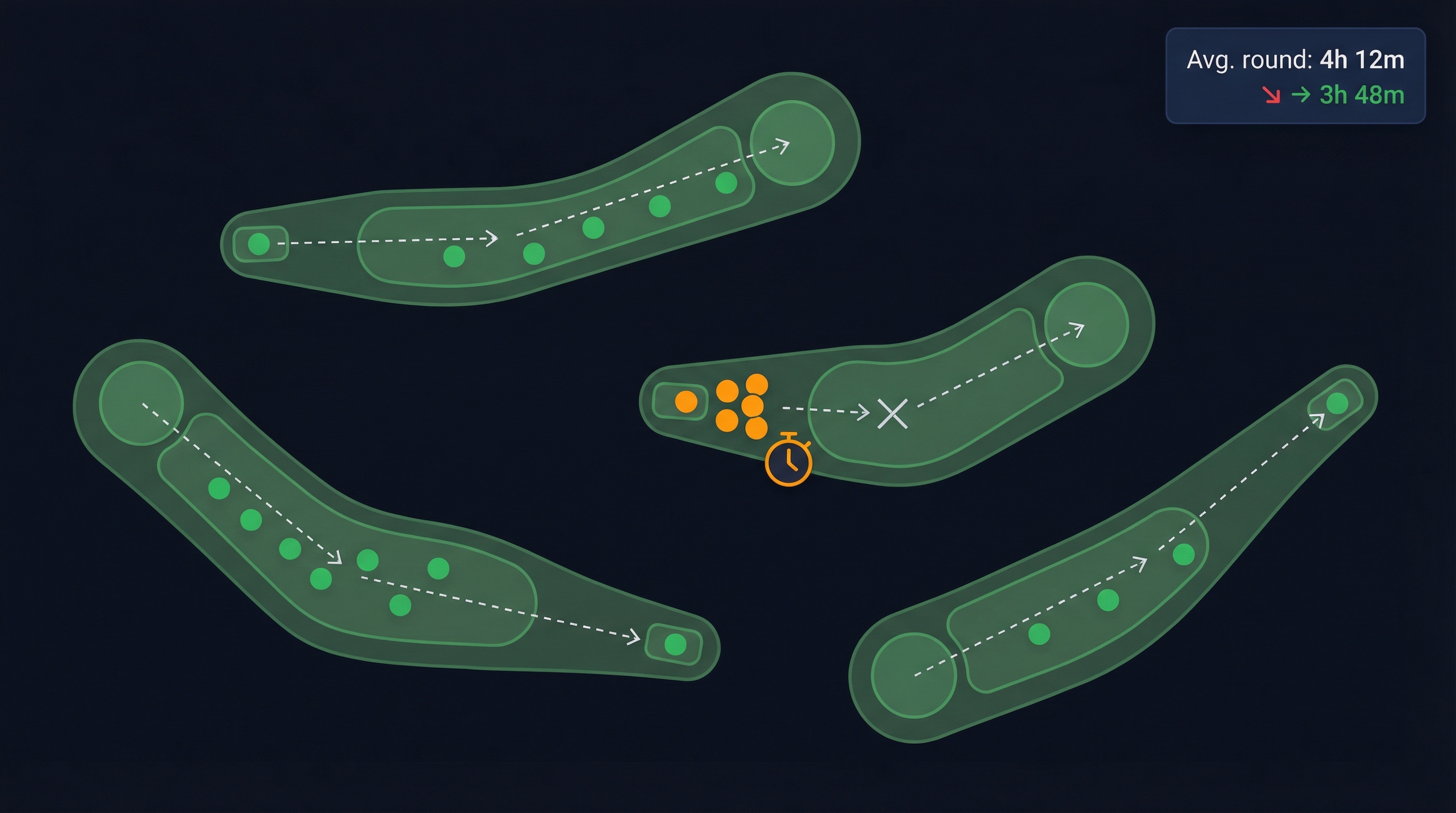Click the orange stopwatch delay icon
1456x813 pixels.
[x=788, y=460]
